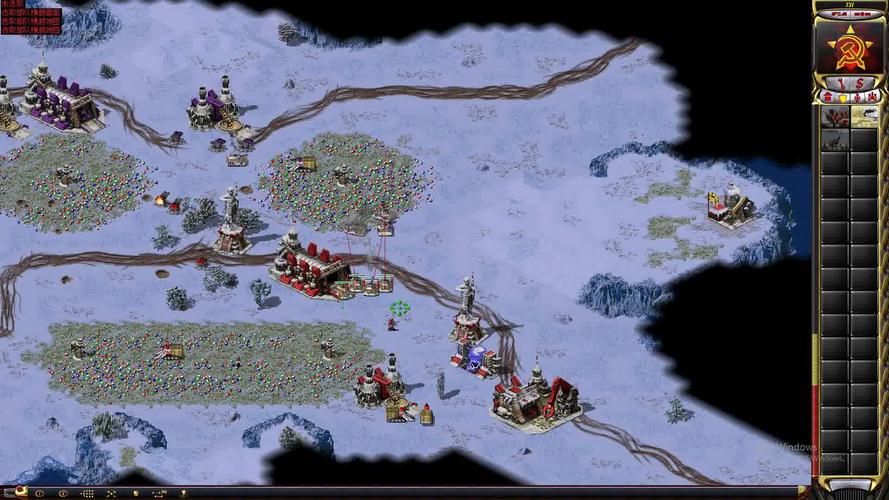Click the Soviet hammer-and-sickle radar screen

849,46
